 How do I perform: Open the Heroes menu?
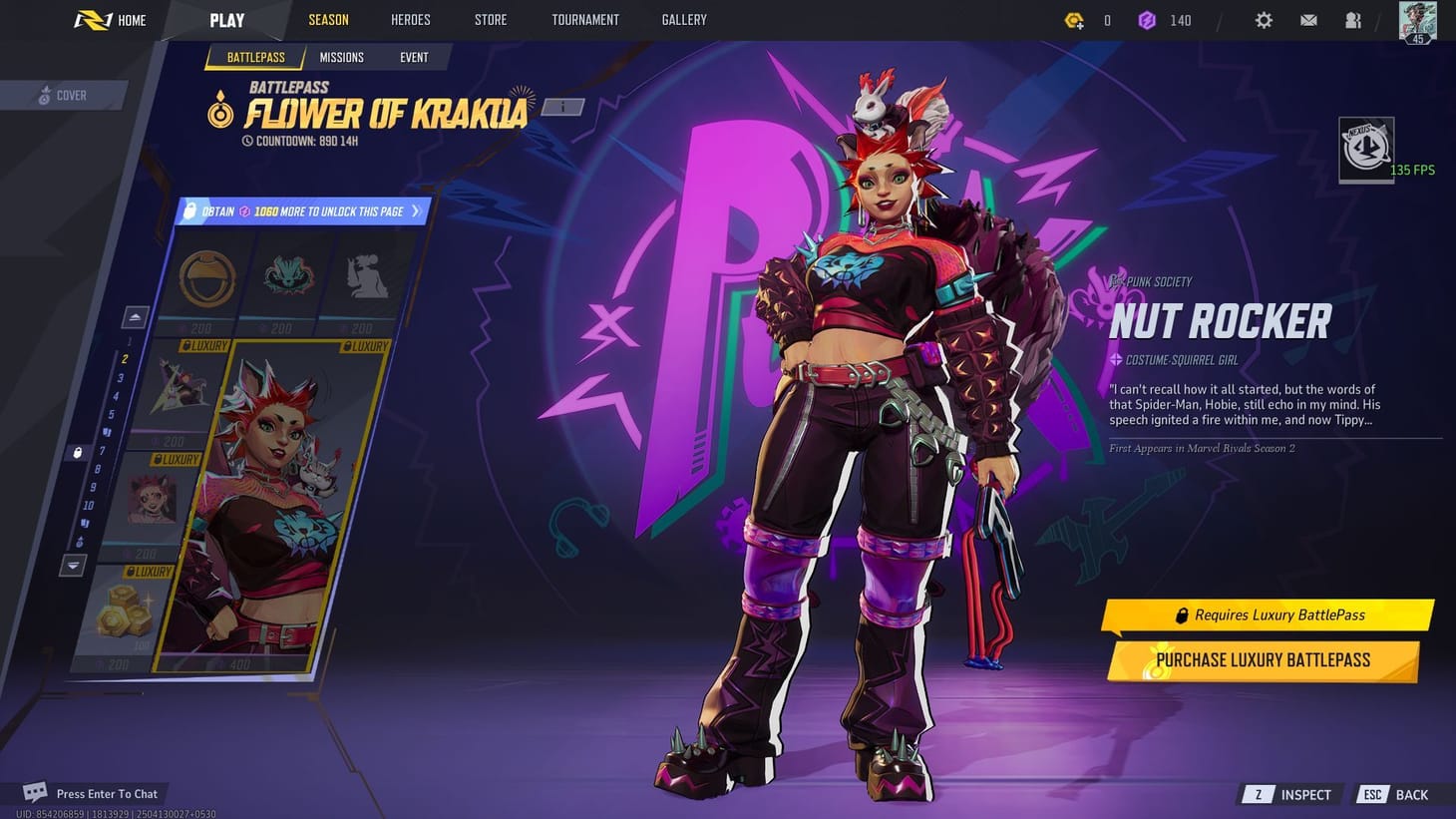(x=410, y=19)
